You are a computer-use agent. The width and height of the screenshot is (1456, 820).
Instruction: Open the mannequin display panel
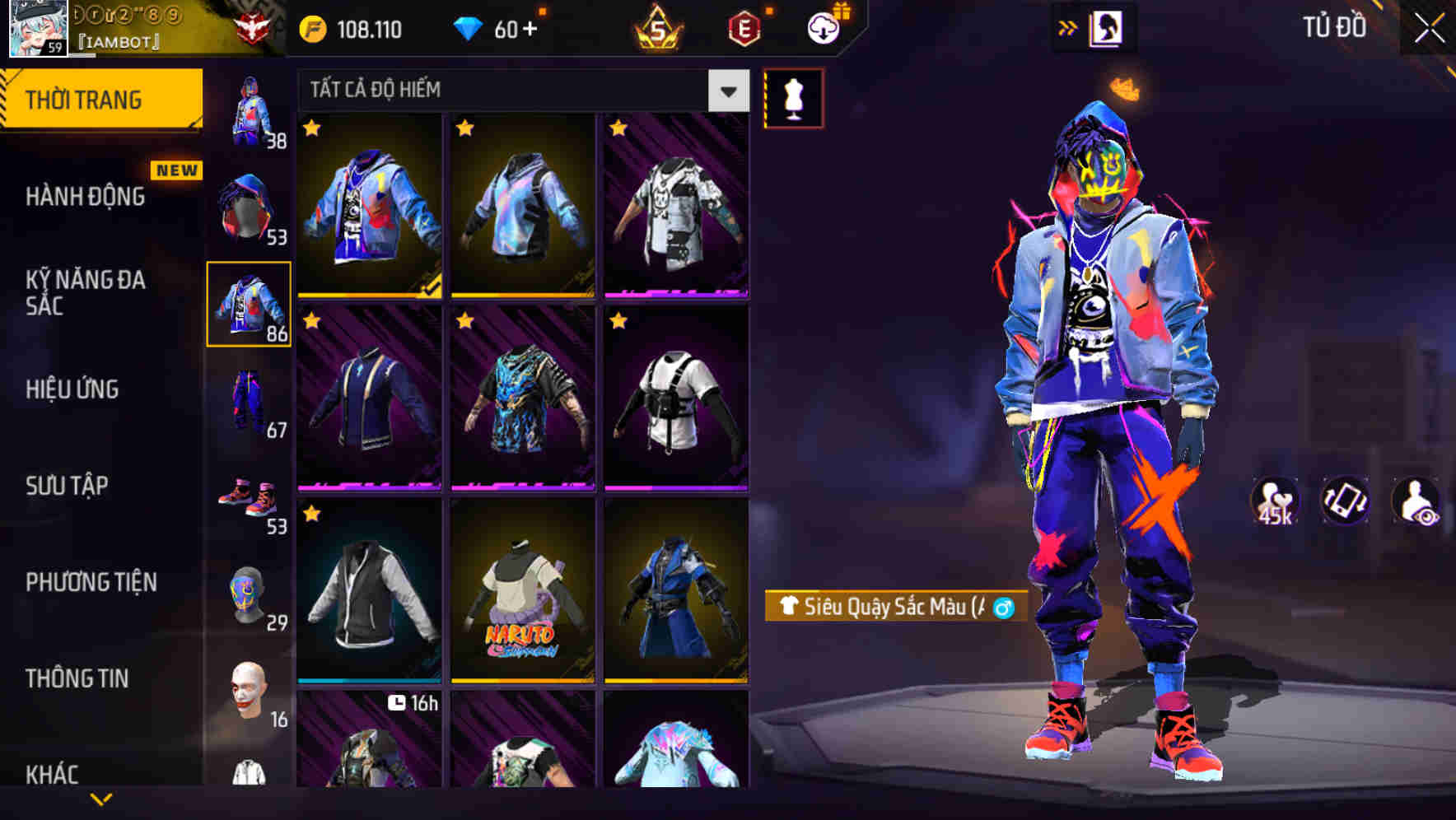tap(793, 97)
